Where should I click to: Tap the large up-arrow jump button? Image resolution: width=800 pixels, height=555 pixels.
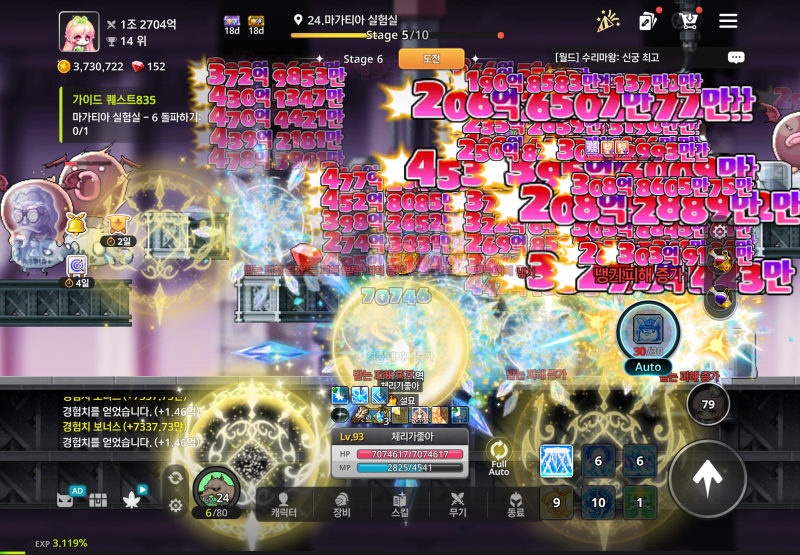tap(707, 480)
